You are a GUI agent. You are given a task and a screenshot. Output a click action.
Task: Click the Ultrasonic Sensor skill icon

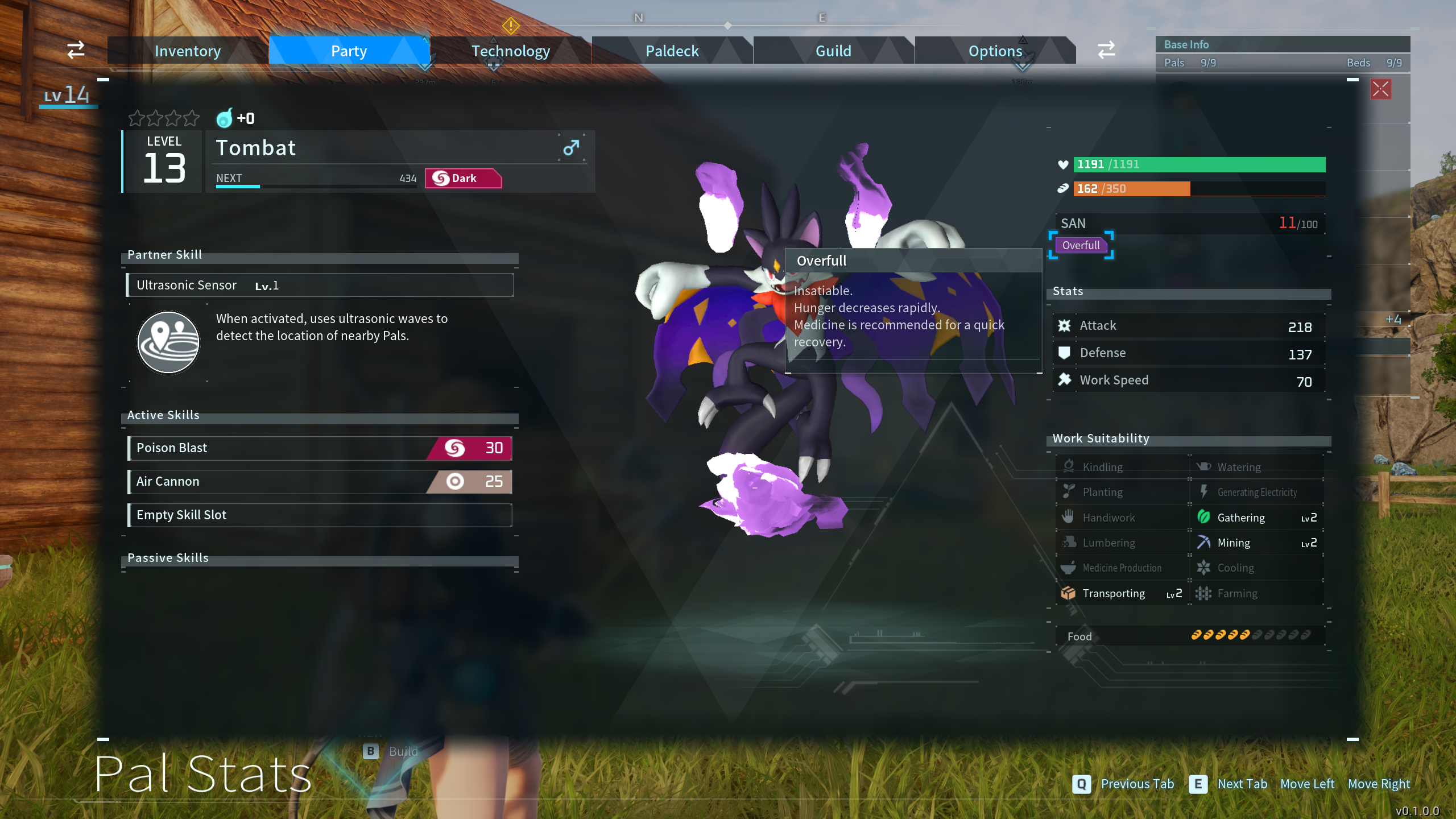168,342
